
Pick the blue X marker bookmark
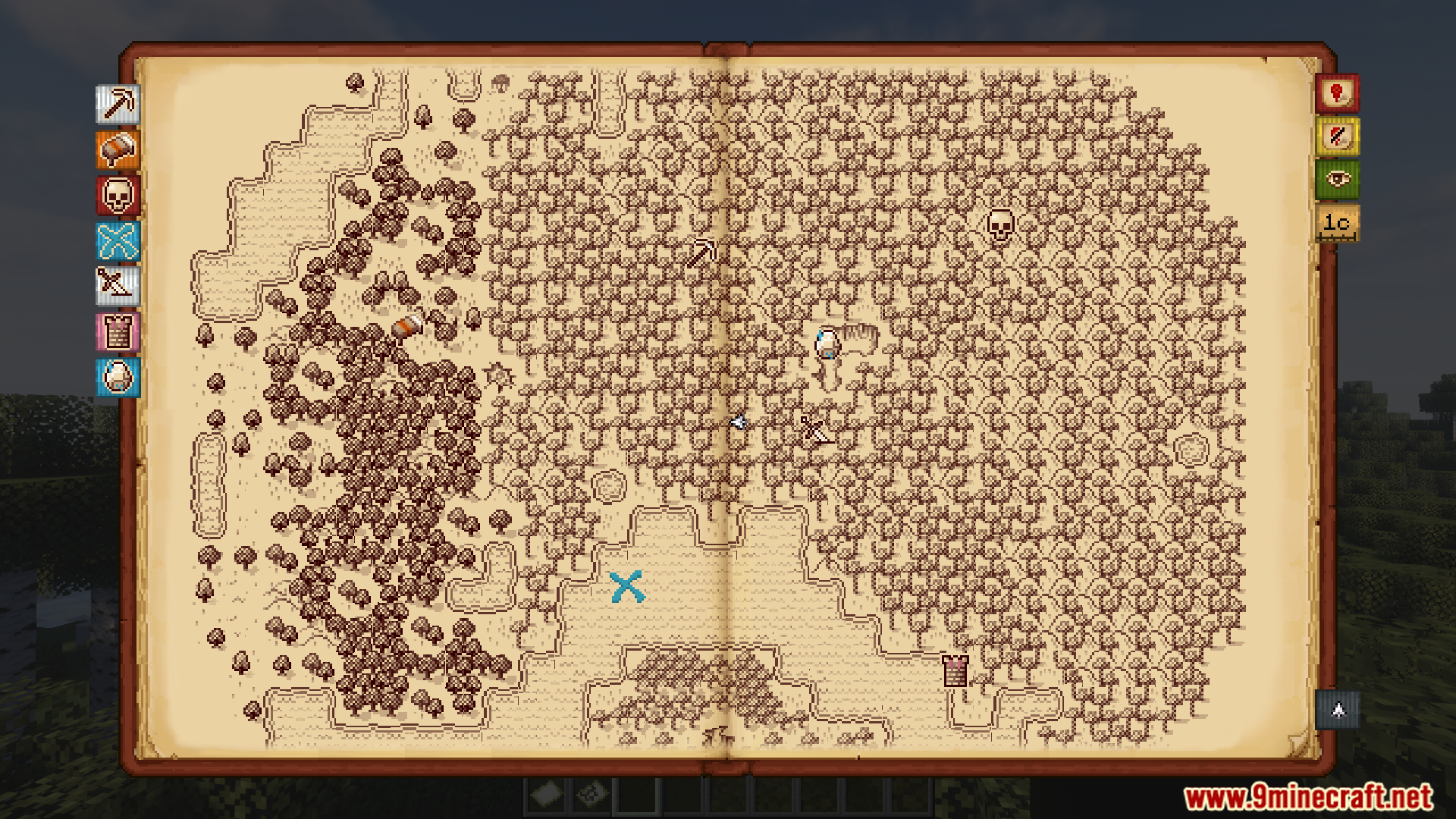point(118,242)
